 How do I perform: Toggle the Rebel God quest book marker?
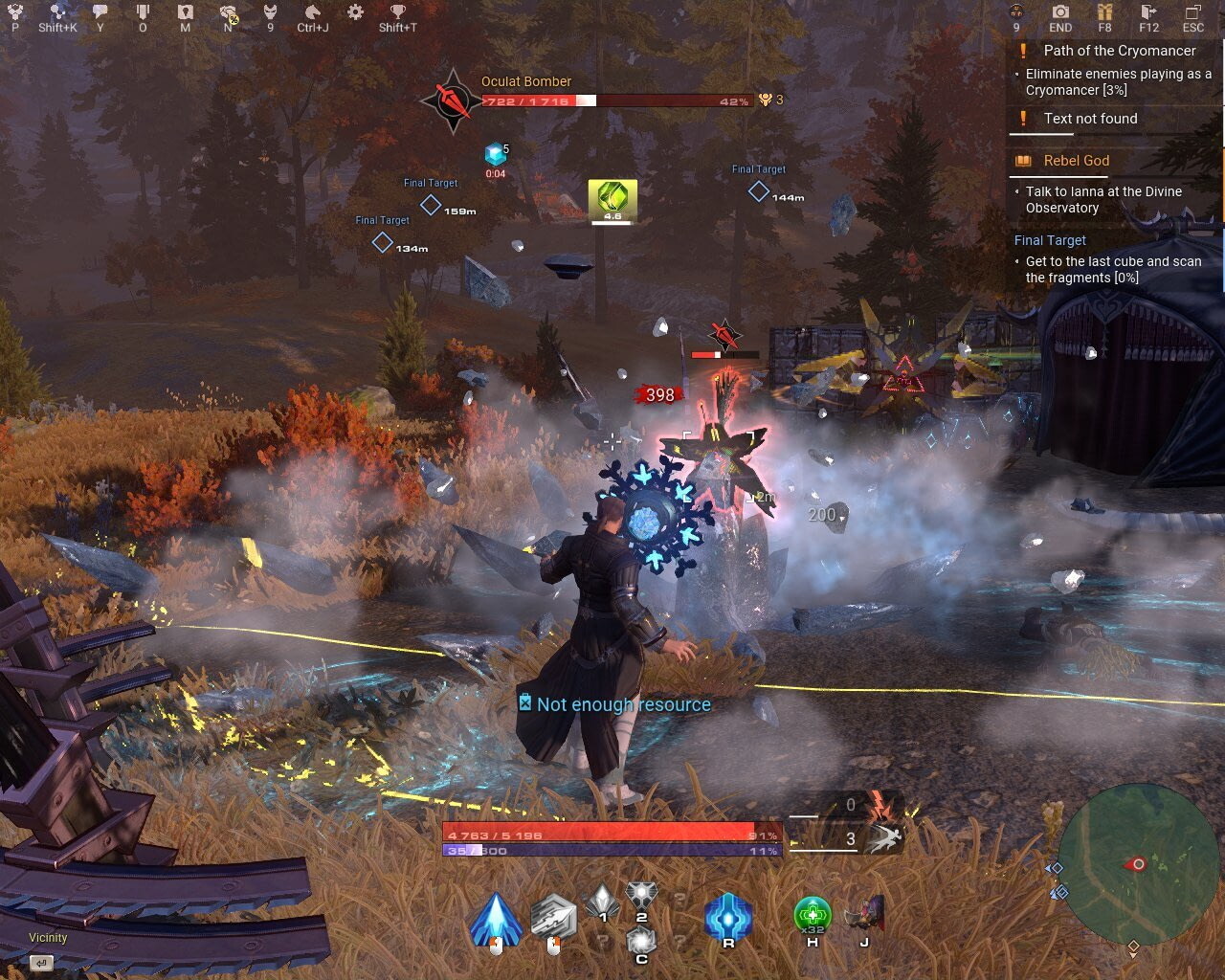pyautogui.click(x=1023, y=161)
